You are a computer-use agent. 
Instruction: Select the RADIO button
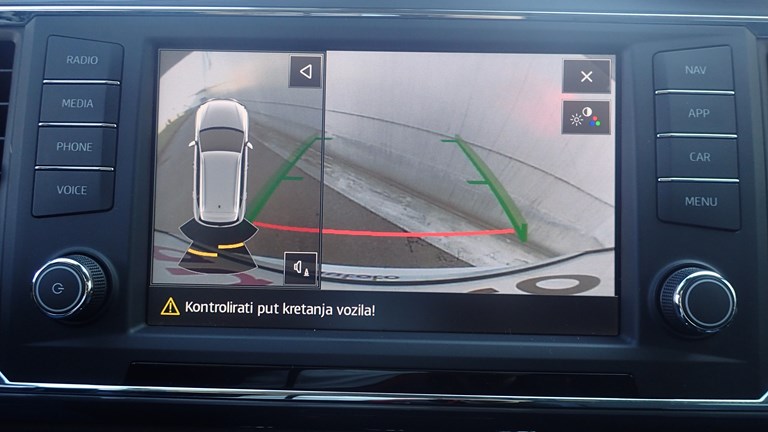[82, 60]
